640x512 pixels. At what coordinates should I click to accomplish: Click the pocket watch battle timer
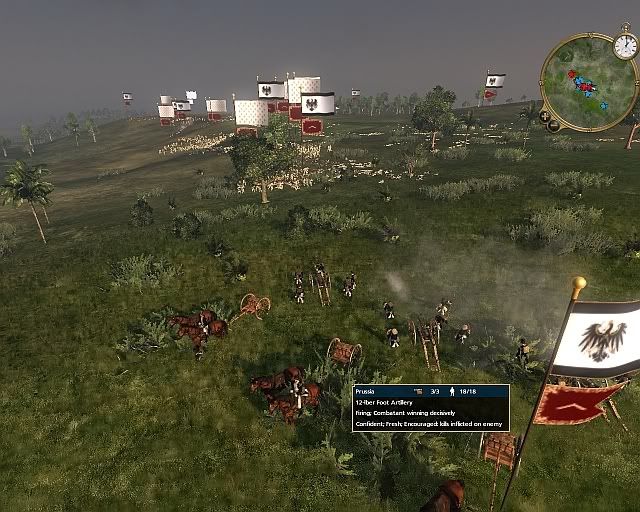coord(625,45)
